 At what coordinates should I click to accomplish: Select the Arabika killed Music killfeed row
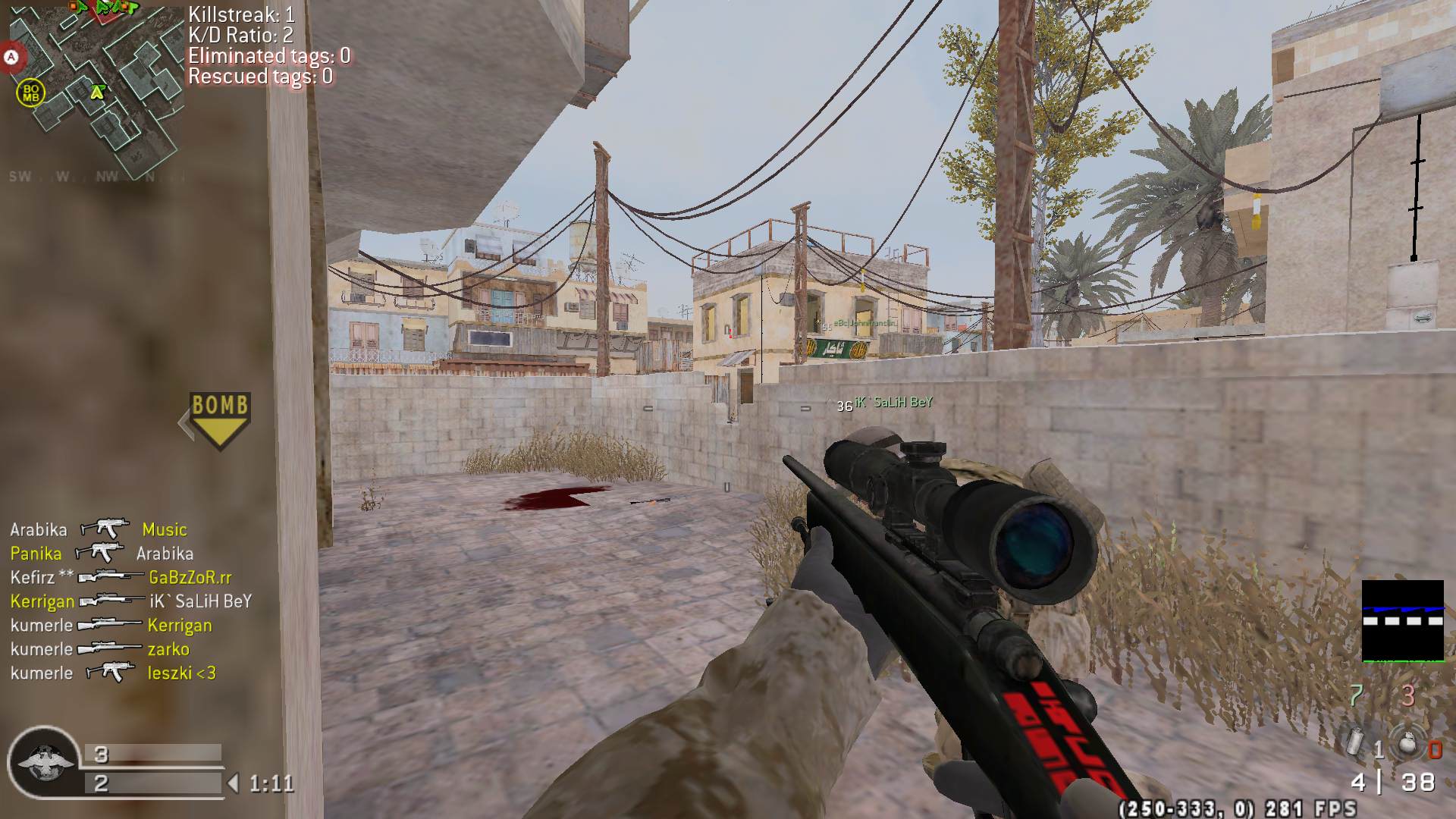pyautogui.click(x=99, y=529)
